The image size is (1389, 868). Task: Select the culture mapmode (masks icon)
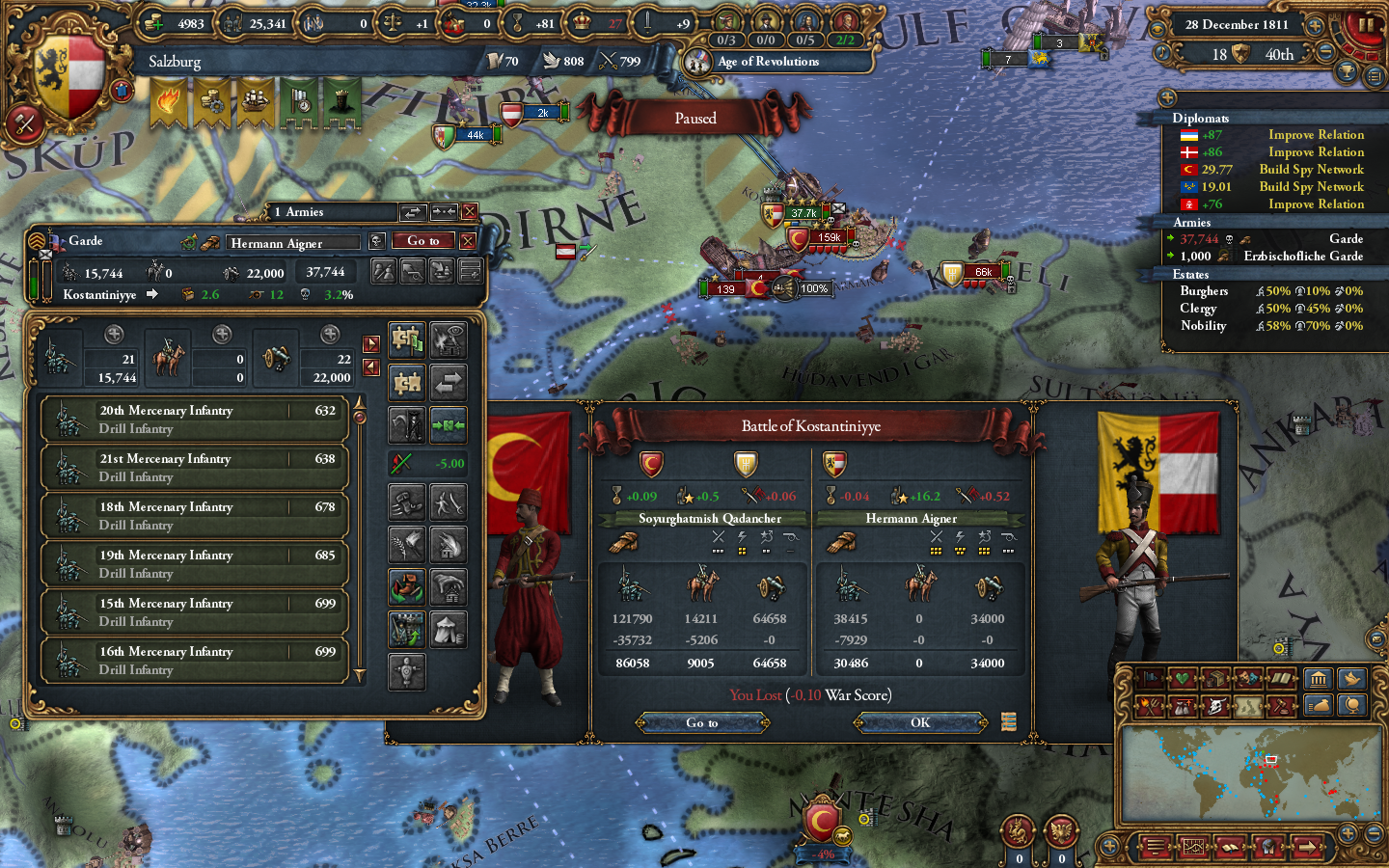coord(1246,679)
